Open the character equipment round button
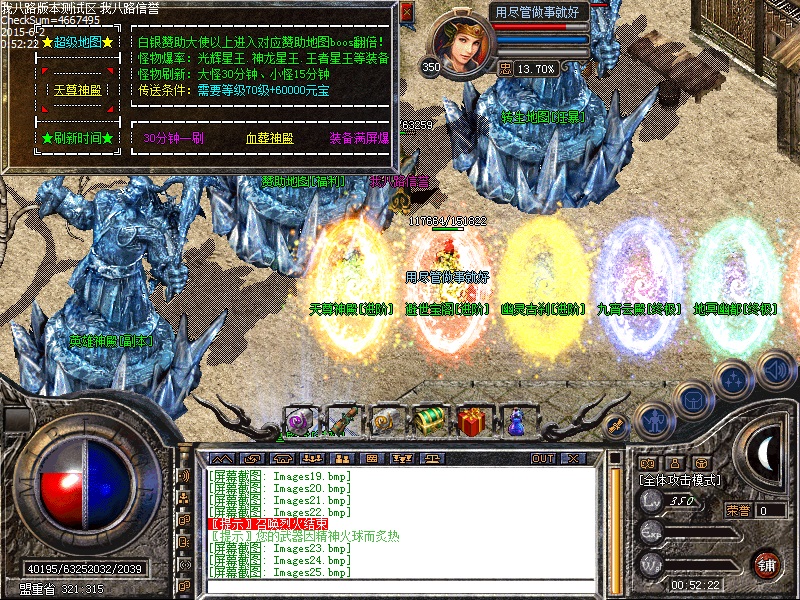800x600 pixels. (653, 419)
